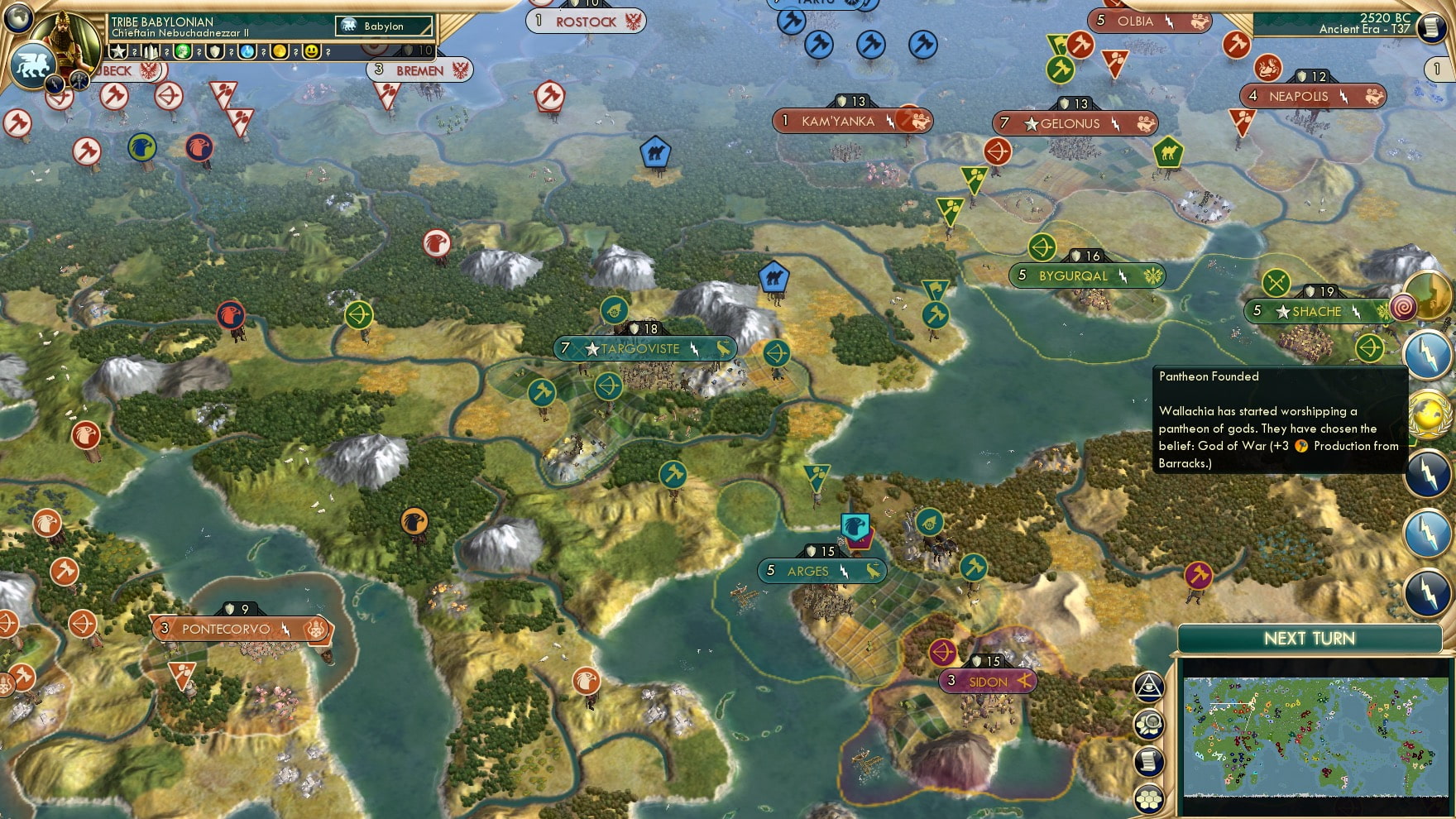Dismiss the Pantheon Founded notification
The width and height of the screenshot is (1456, 819).
(1278, 422)
